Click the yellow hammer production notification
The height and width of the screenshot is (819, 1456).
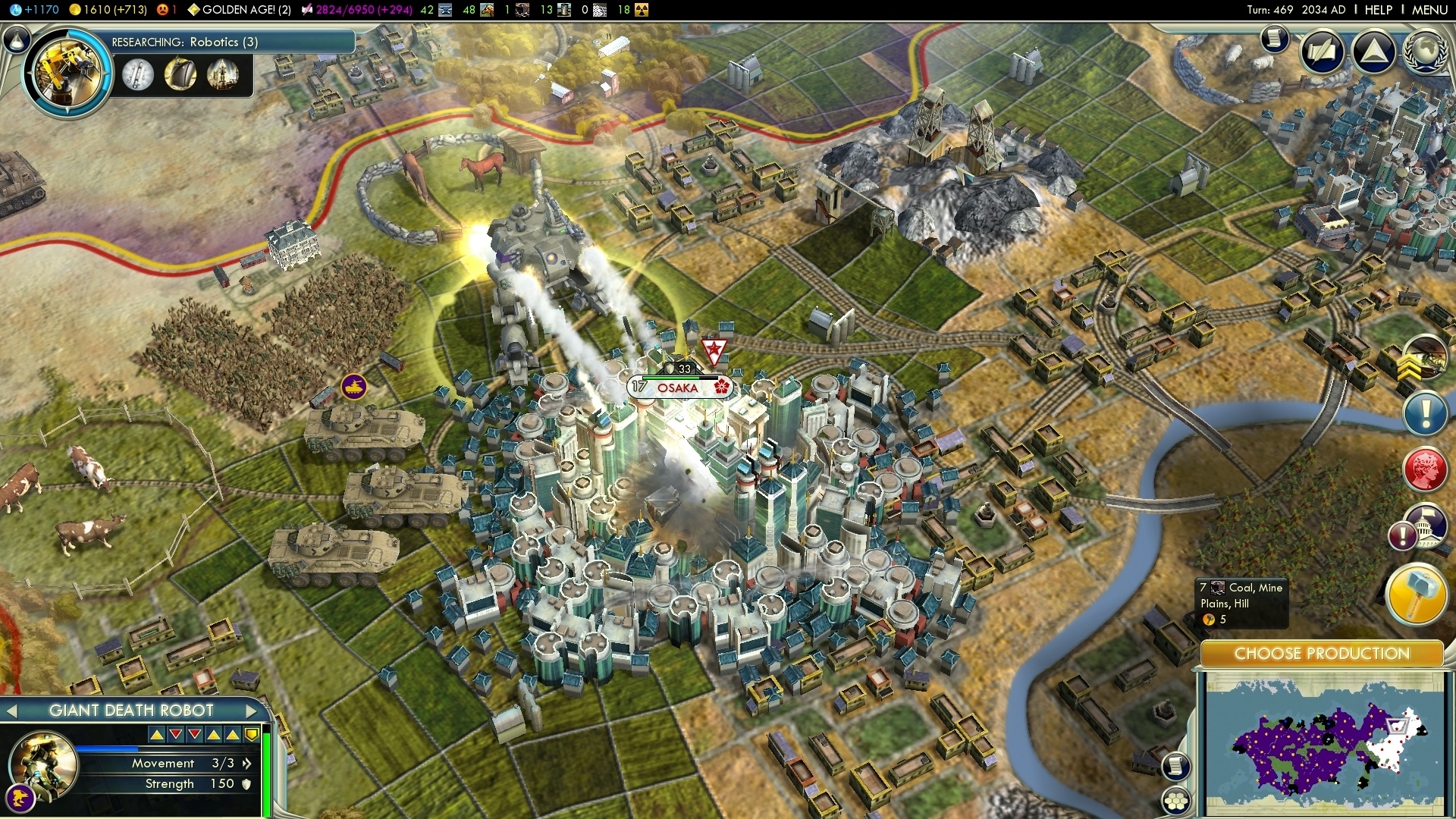point(1415,595)
